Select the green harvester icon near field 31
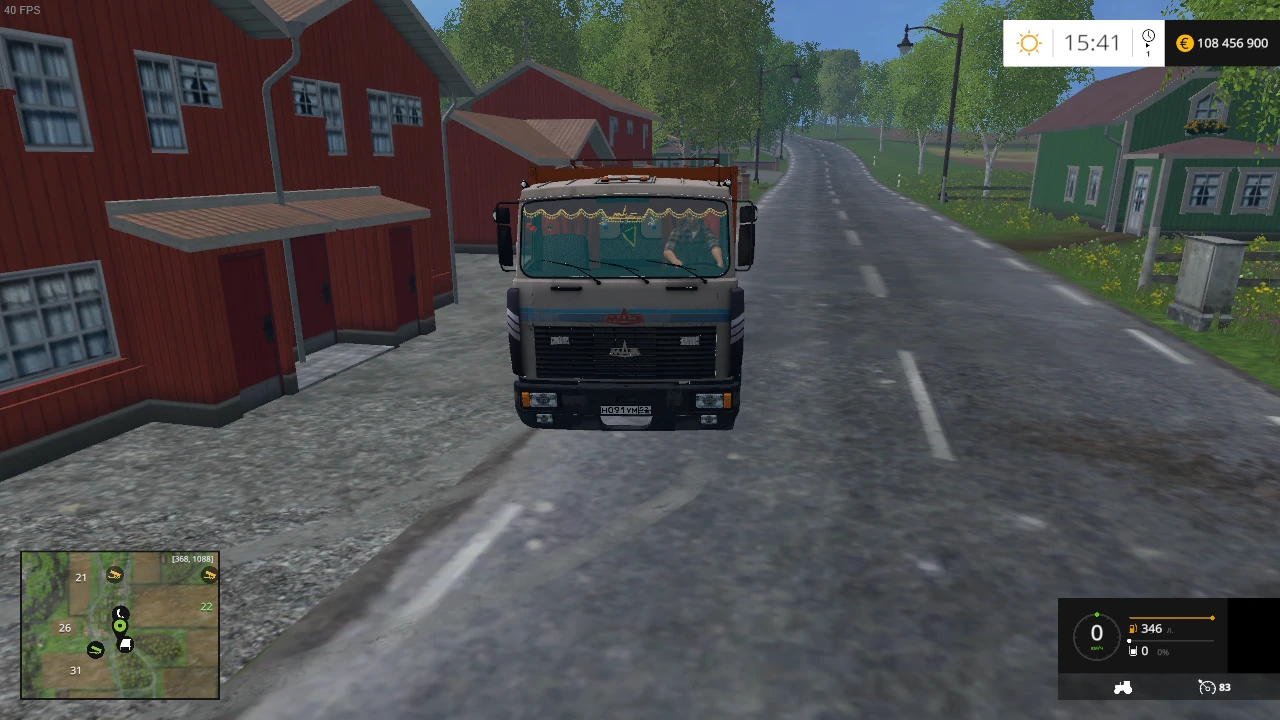Screen dimensions: 1280x720 click(x=95, y=650)
